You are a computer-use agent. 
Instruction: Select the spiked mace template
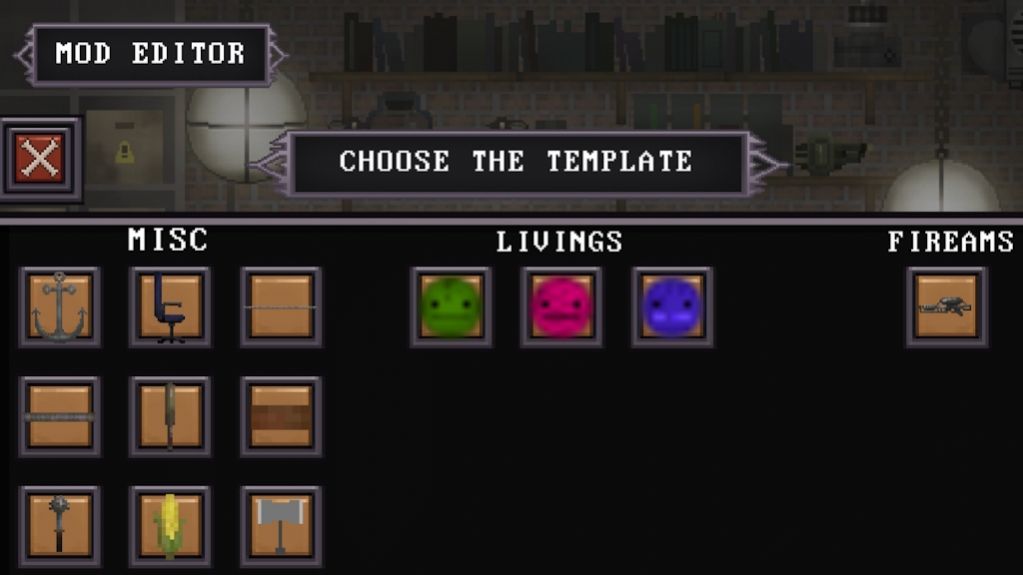pos(60,526)
